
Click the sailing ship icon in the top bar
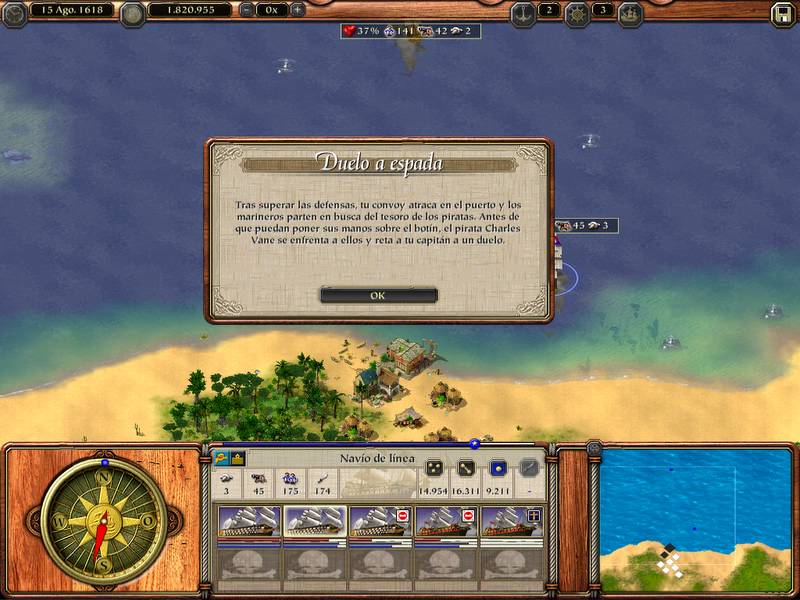630,13
